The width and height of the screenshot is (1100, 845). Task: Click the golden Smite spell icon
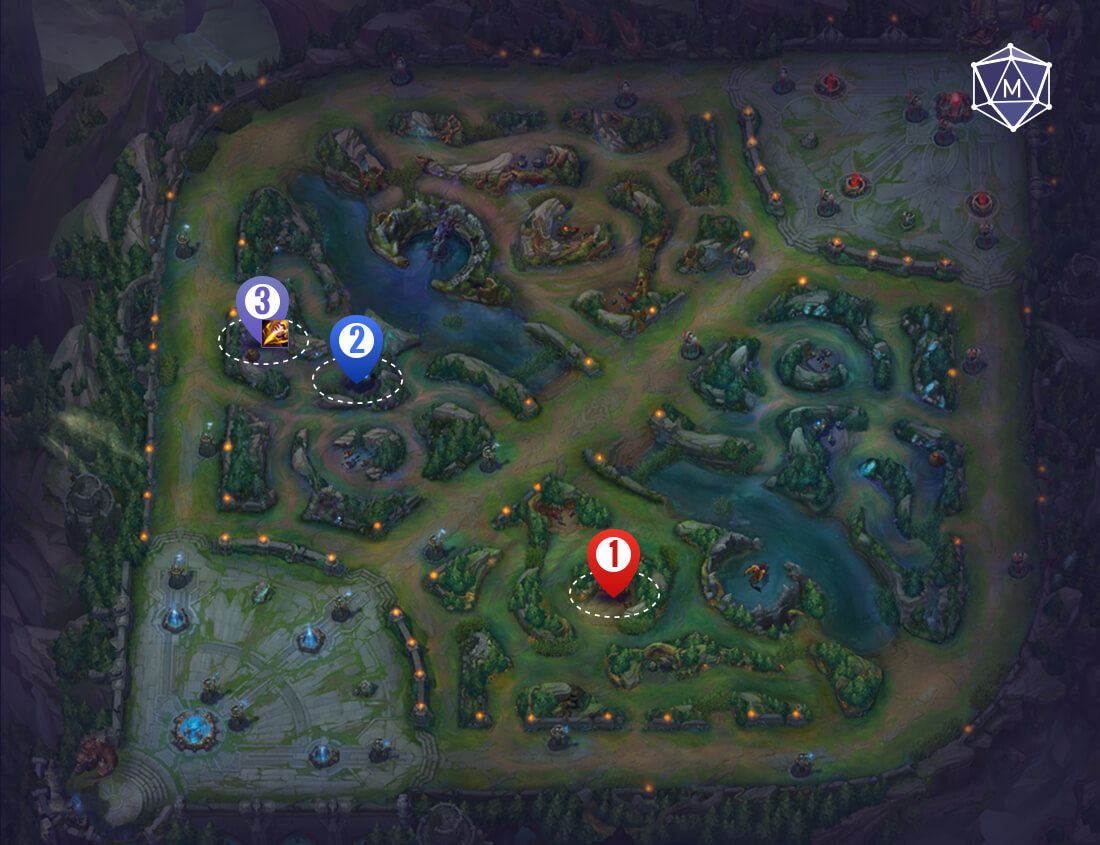pyautogui.click(x=276, y=333)
